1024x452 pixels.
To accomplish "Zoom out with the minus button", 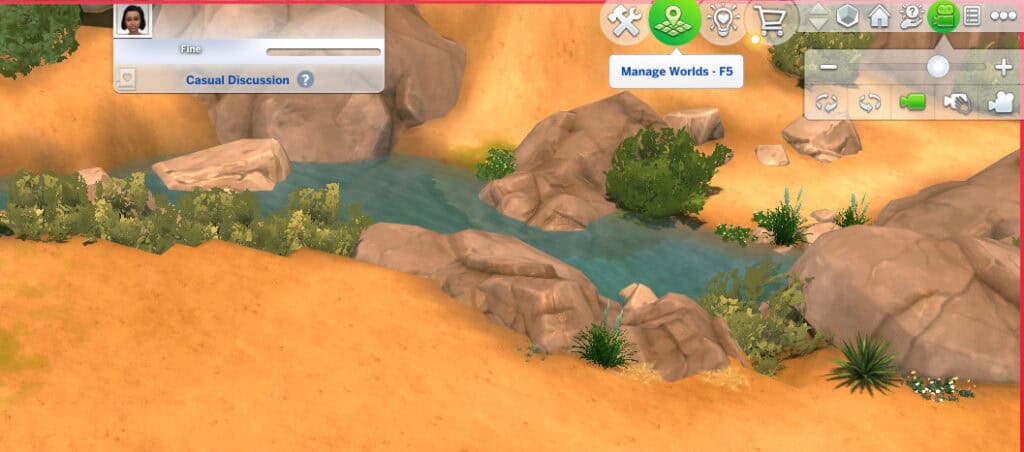I will point(828,67).
